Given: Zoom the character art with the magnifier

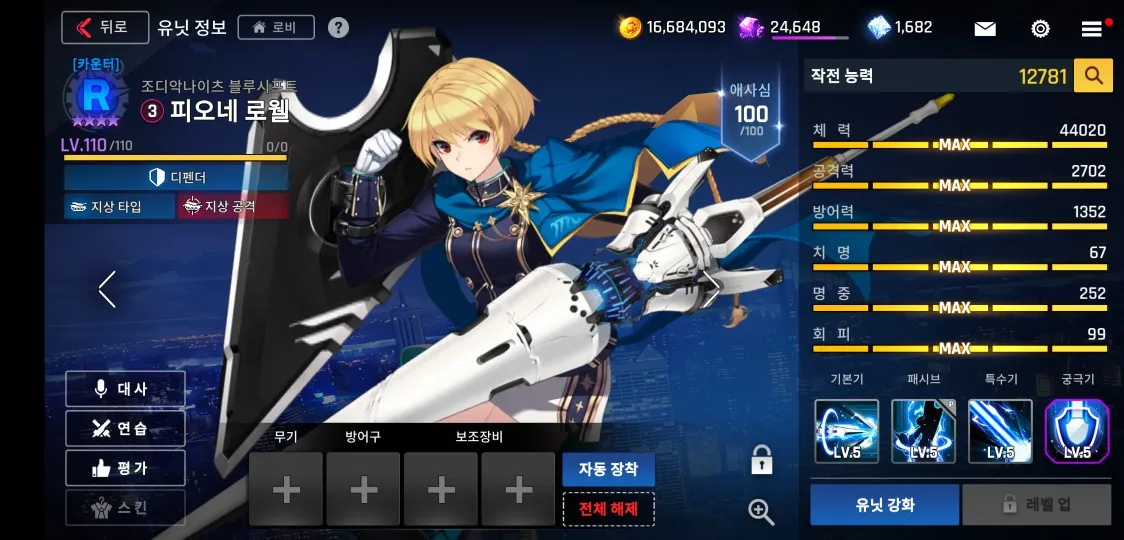Looking at the screenshot, I should click(x=762, y=512).
